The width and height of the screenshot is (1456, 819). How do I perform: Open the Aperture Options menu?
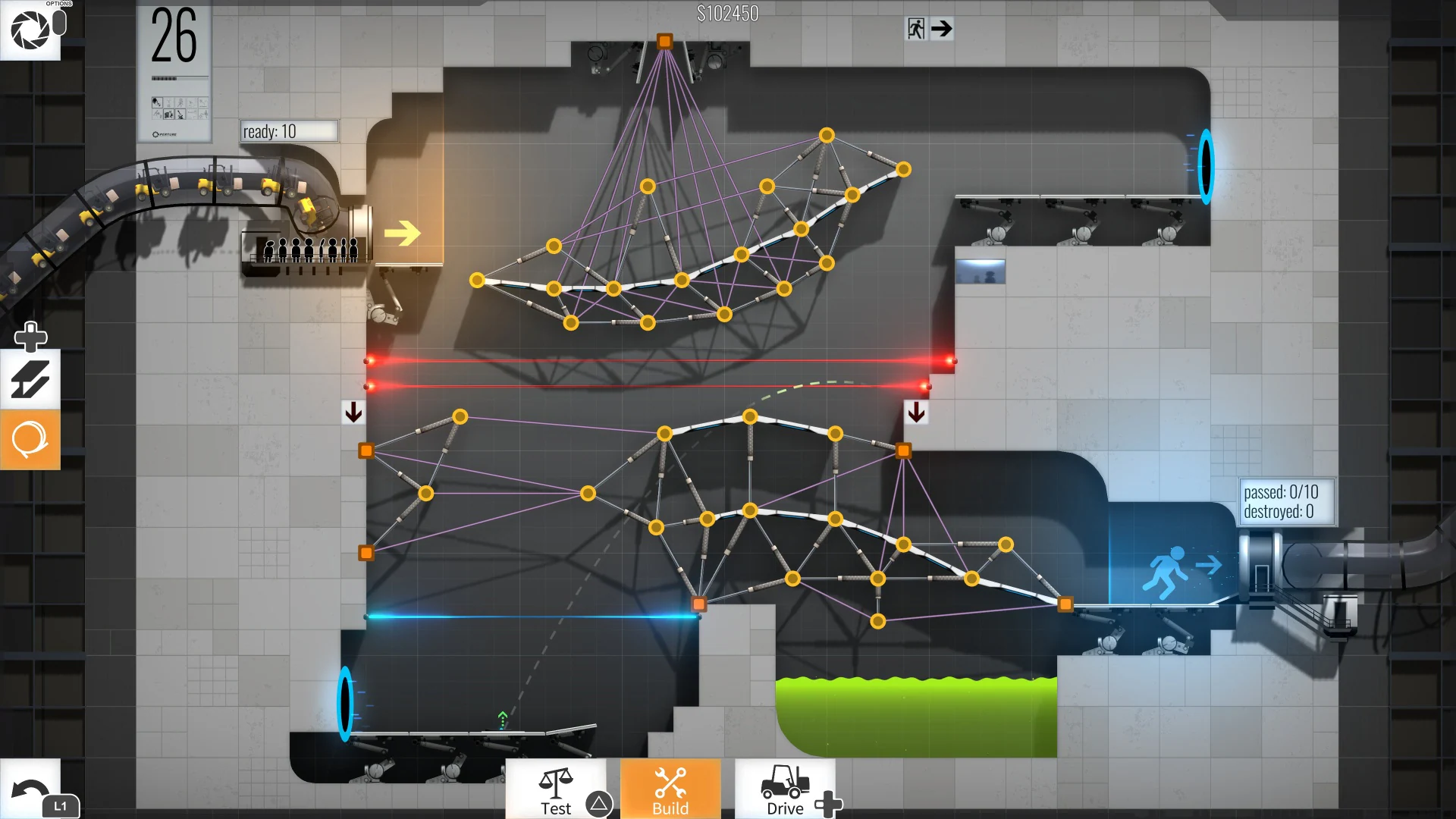pos(30,30)
